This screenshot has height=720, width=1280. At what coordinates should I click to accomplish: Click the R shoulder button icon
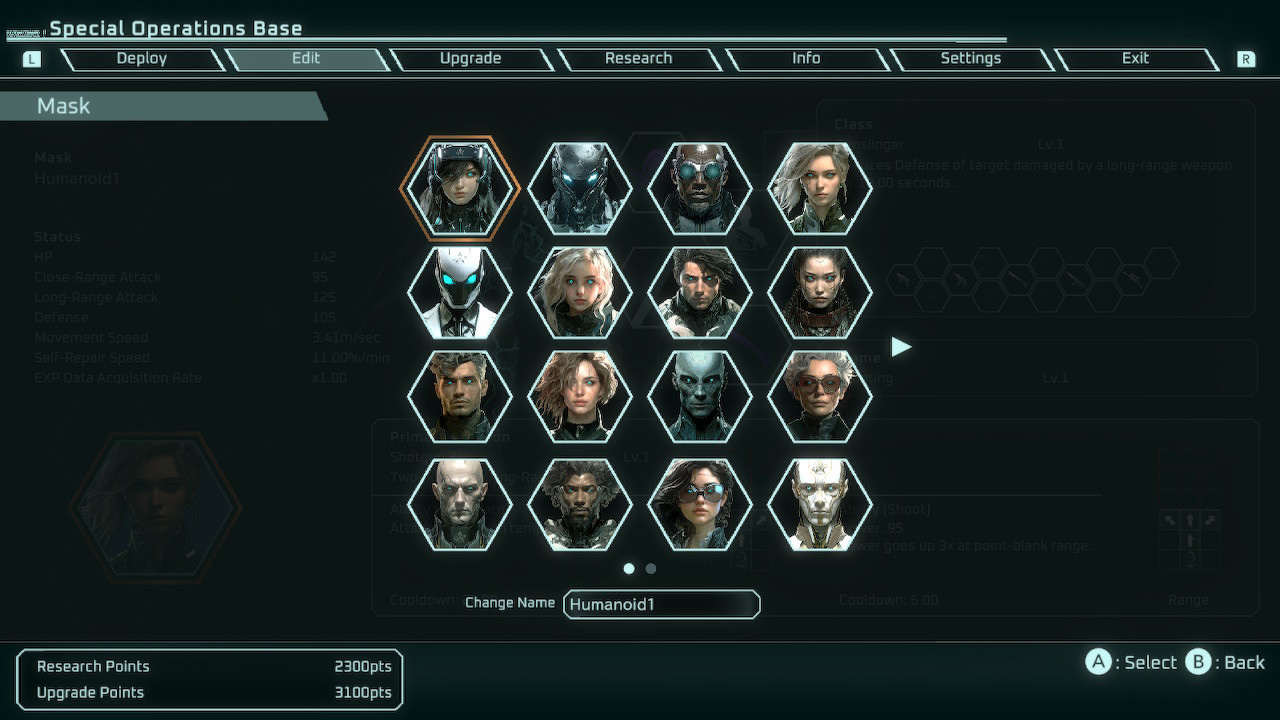coord(1246,59)
